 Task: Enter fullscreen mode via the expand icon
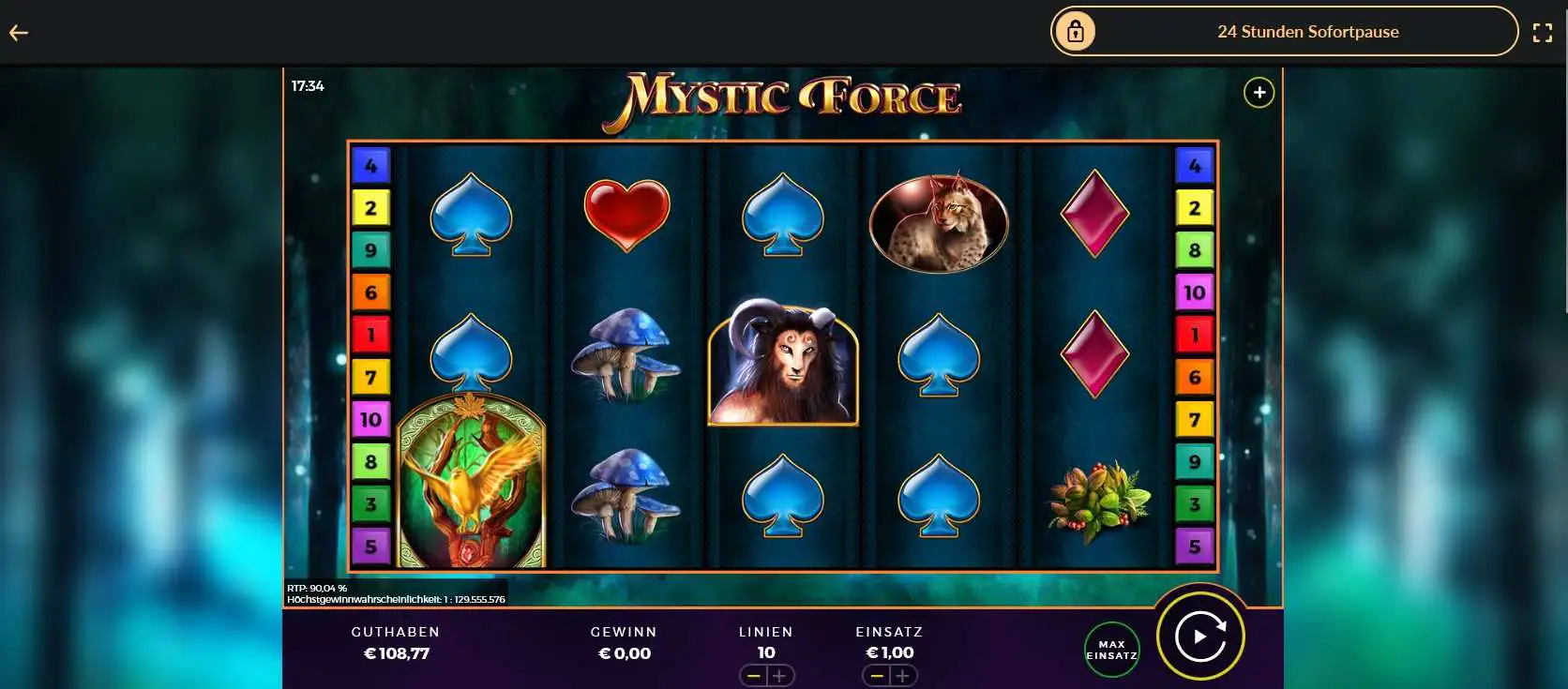(1544, 31)
